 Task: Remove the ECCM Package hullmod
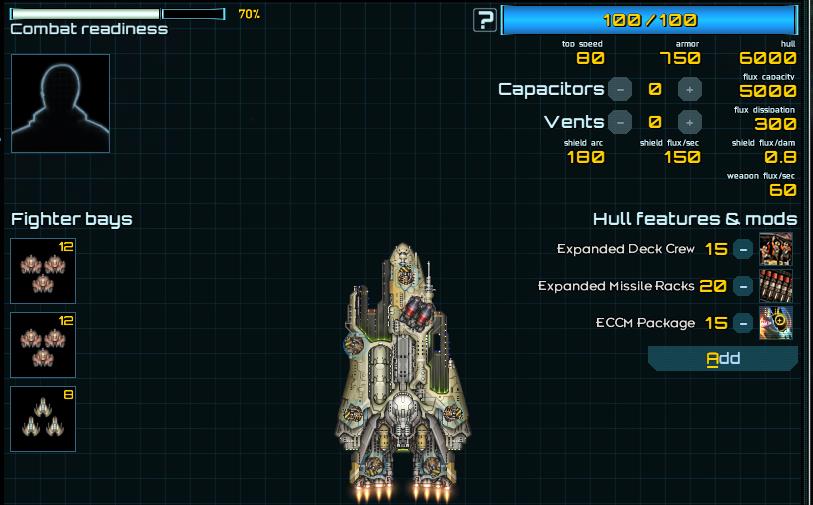743,323
